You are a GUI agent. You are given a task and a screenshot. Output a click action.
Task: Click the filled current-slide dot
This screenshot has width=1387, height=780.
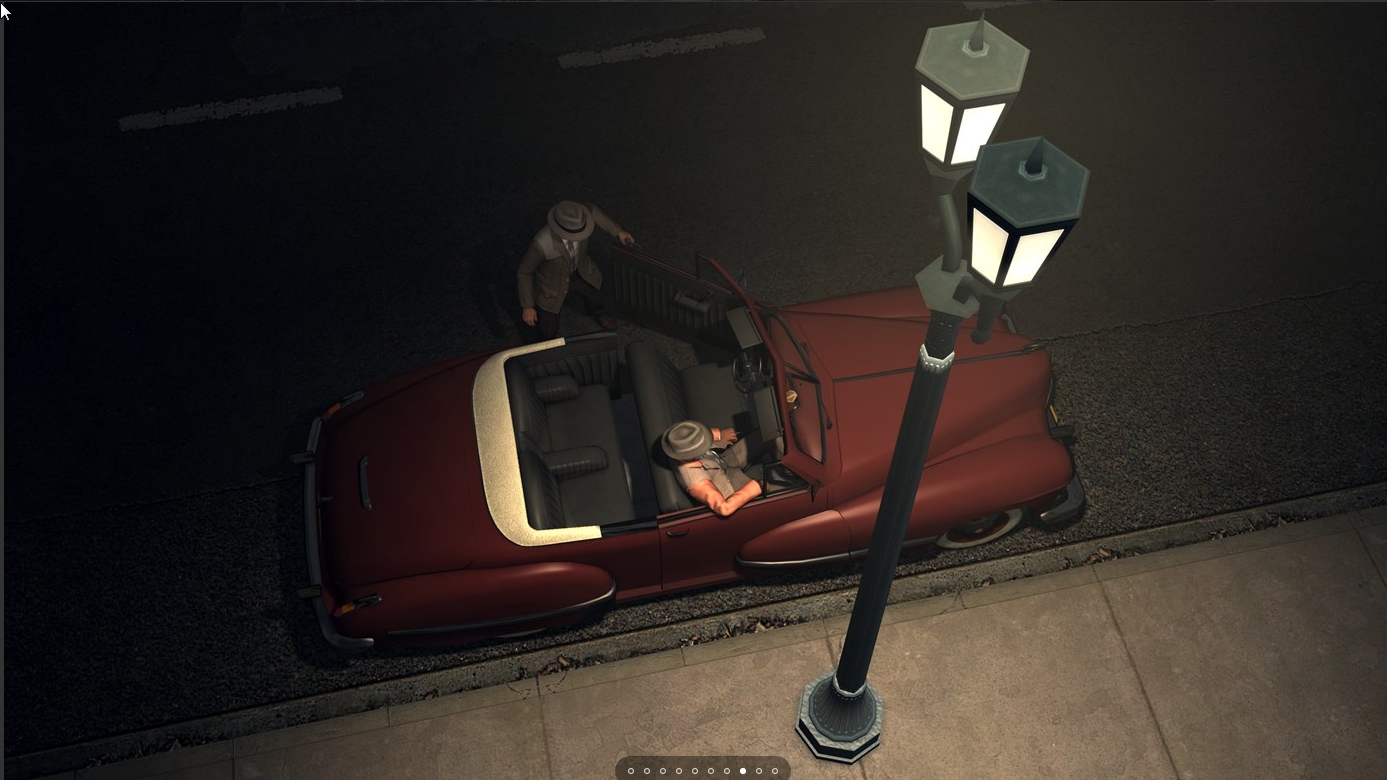[743, 771]
